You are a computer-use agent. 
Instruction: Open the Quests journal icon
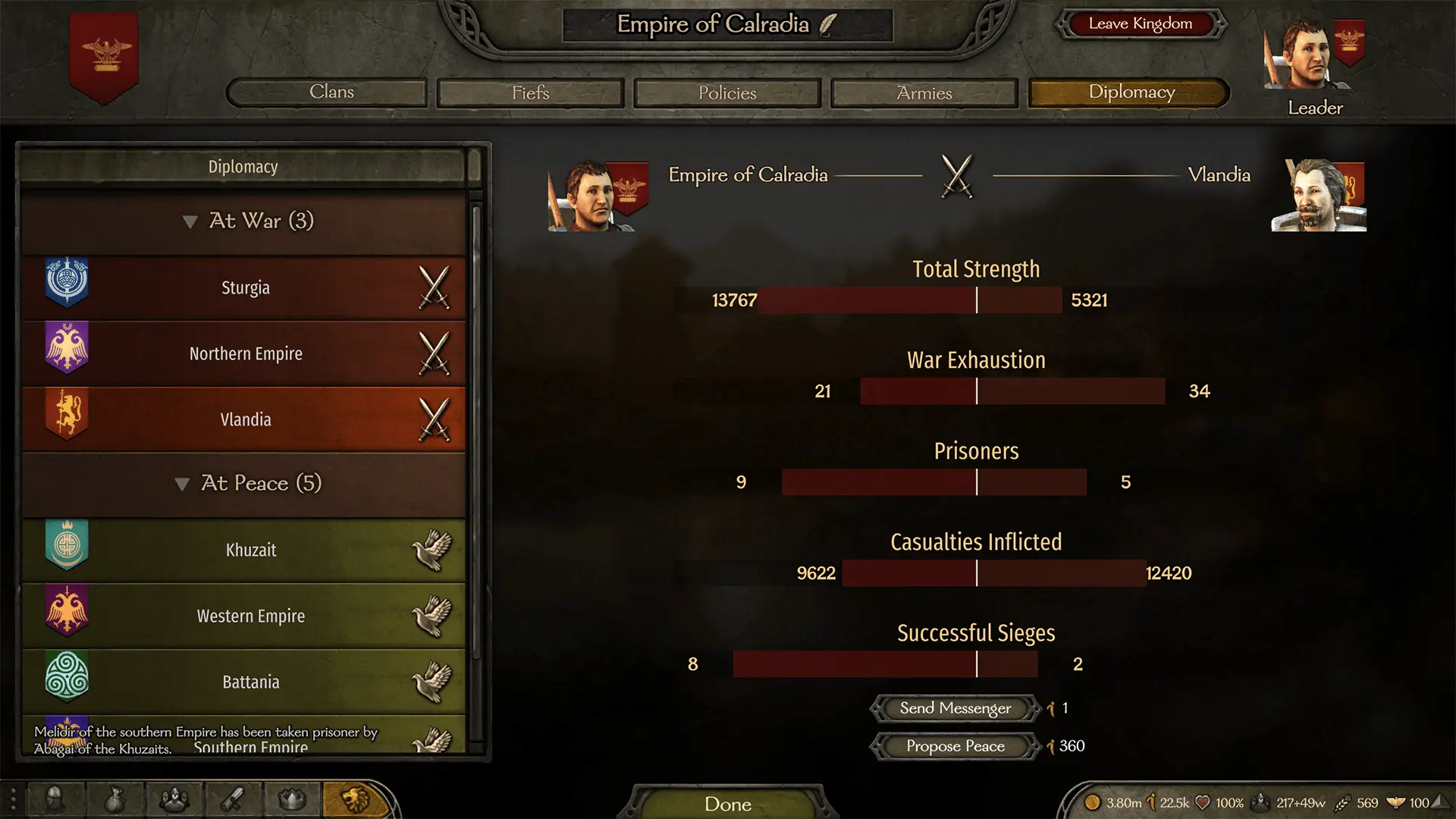[234, 800]
